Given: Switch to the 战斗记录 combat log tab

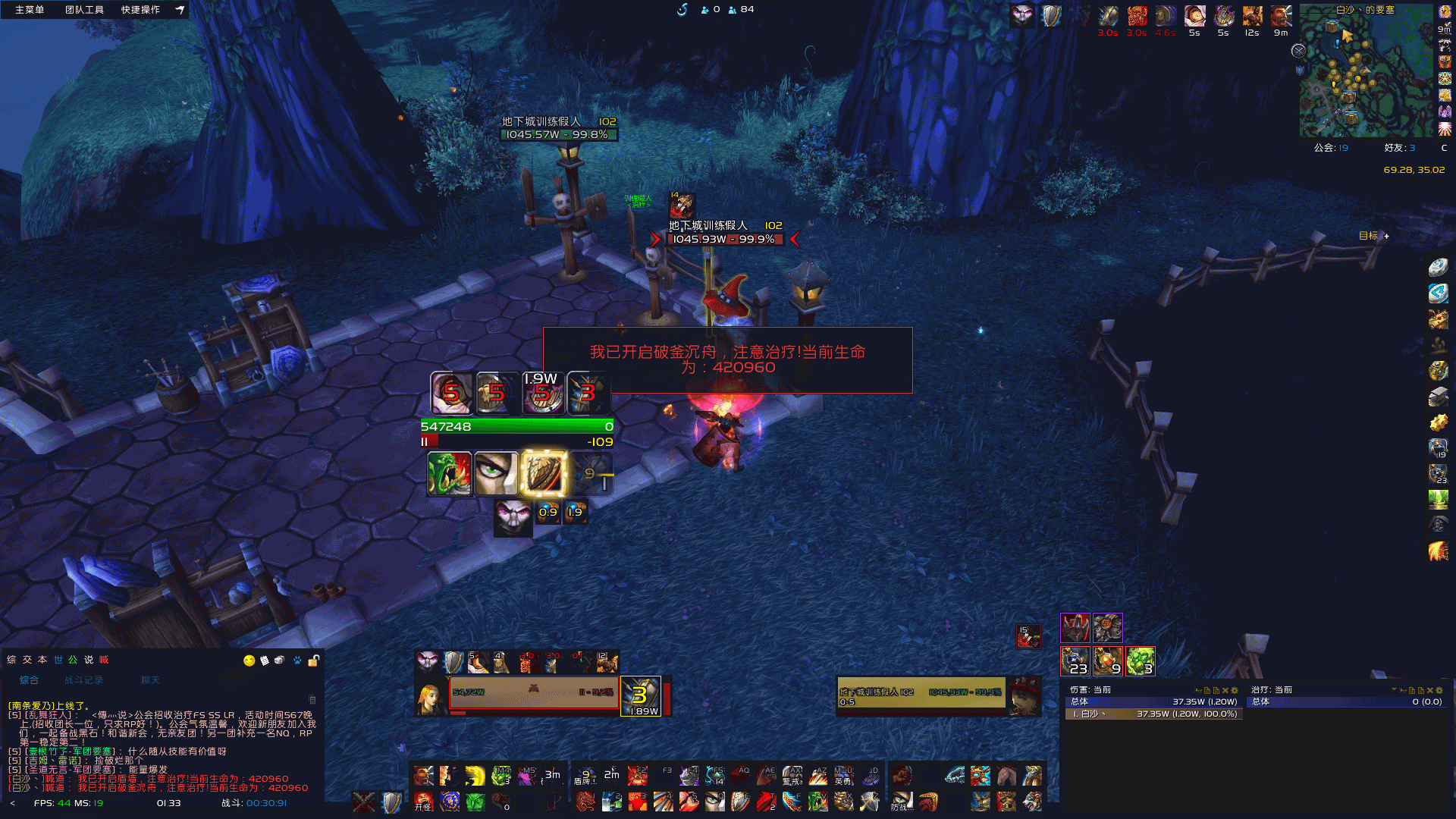Looking at the screenshot, I should (x=83, y=680).
